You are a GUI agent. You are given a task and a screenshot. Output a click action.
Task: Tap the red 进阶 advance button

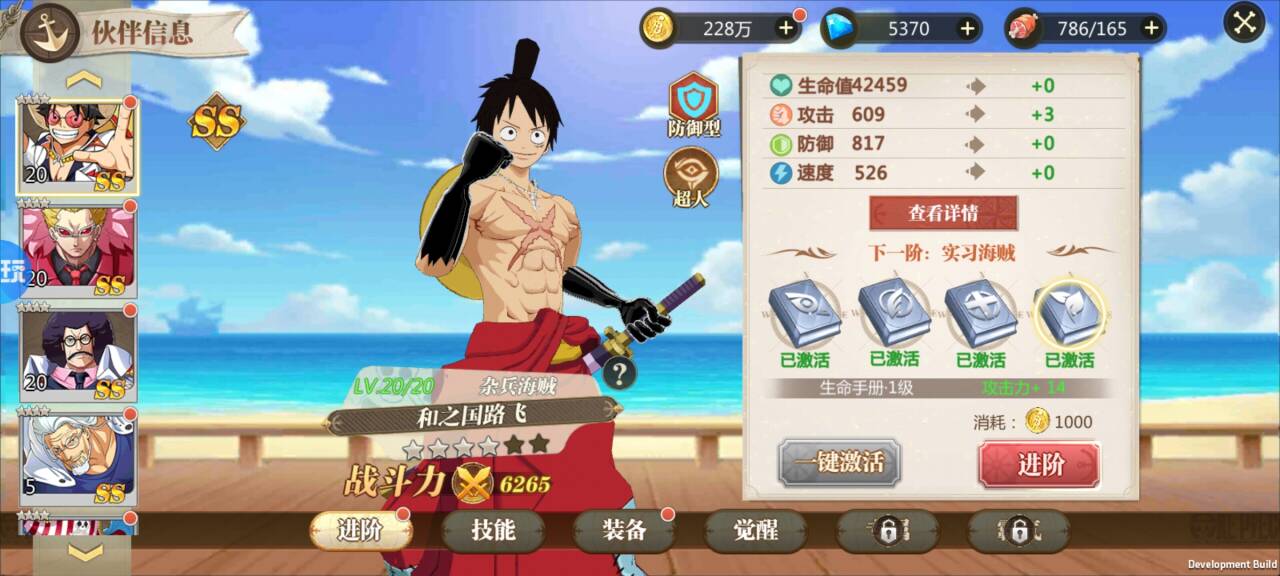pos(1039,464)
